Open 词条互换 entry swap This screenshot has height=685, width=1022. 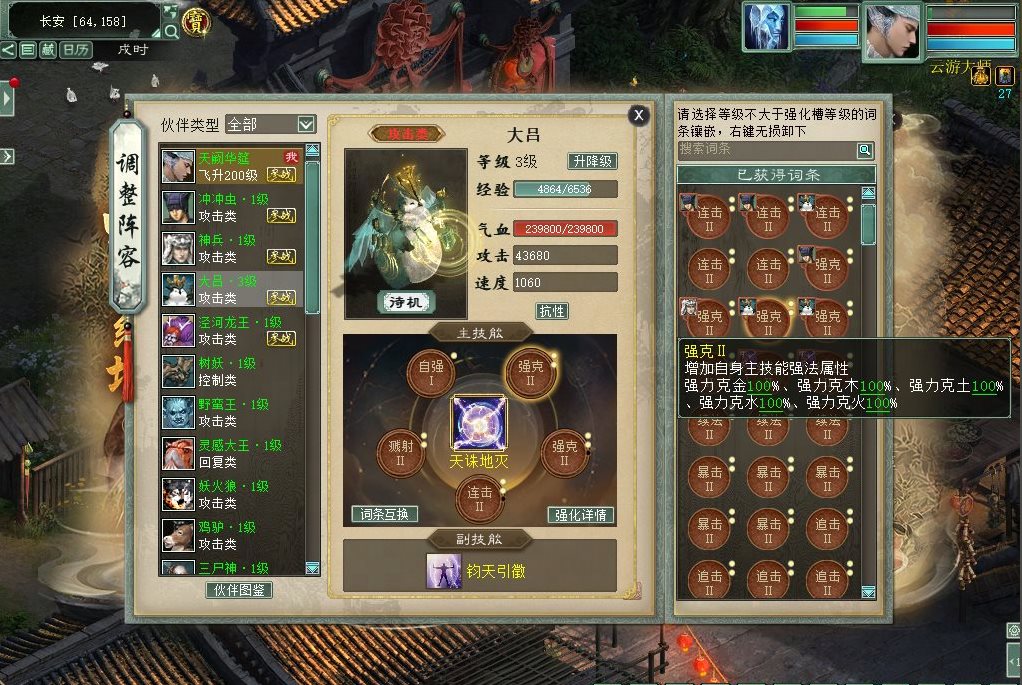point(385,514)
